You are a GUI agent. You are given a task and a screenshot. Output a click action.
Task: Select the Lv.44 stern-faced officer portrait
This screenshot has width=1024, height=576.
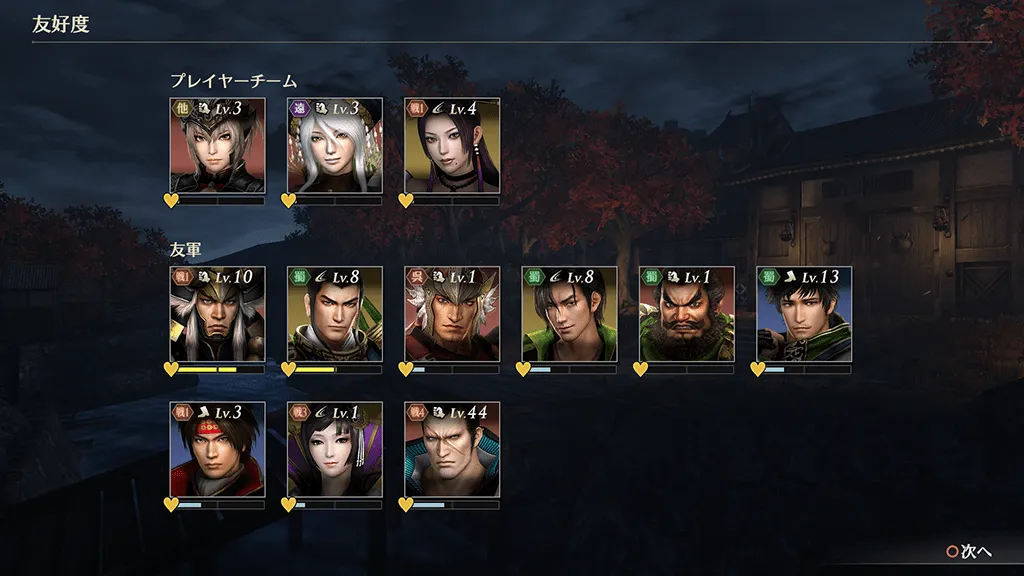tap(452, 450)
